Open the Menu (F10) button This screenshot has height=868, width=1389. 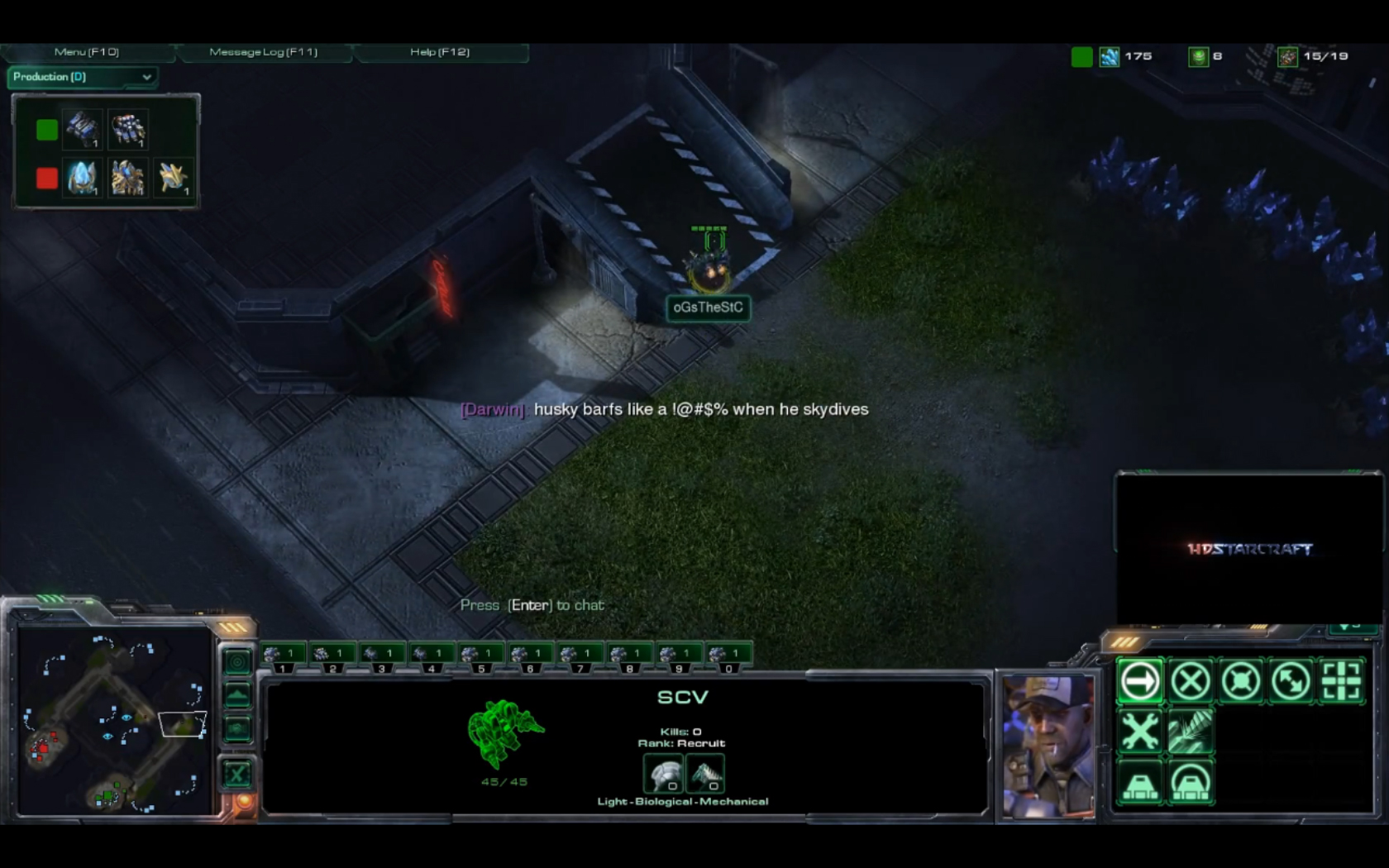(87, 52)
